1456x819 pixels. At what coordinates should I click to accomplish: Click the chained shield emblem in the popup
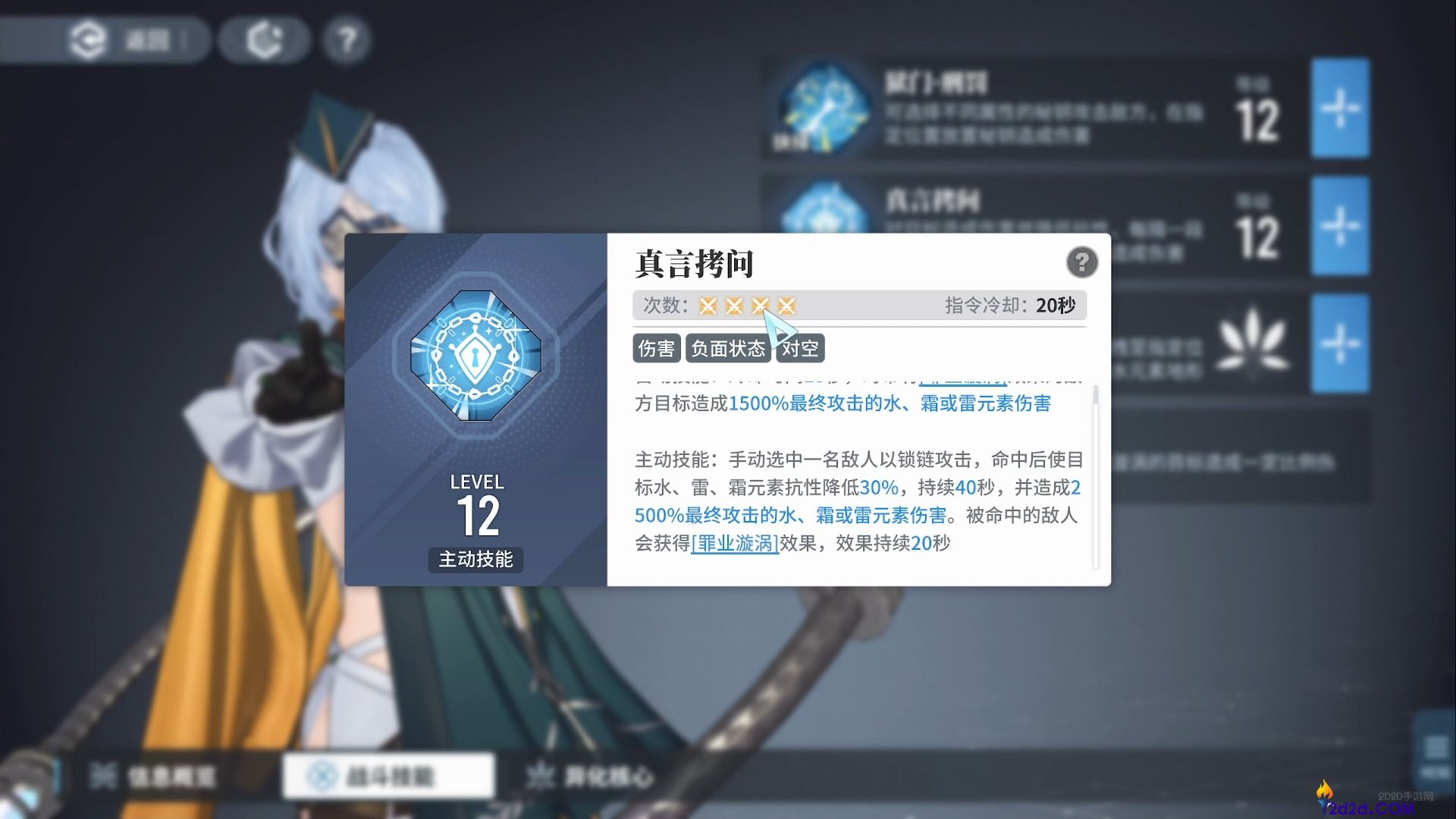(x=476, y=355)
